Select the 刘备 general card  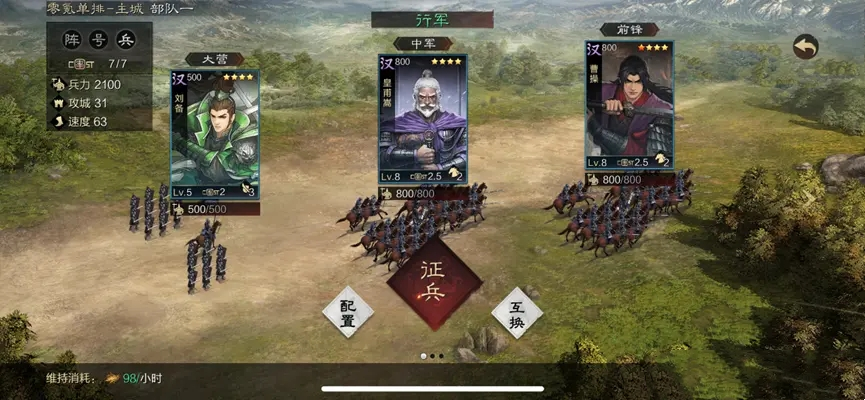pyautogui.click(x=215, y=133)
